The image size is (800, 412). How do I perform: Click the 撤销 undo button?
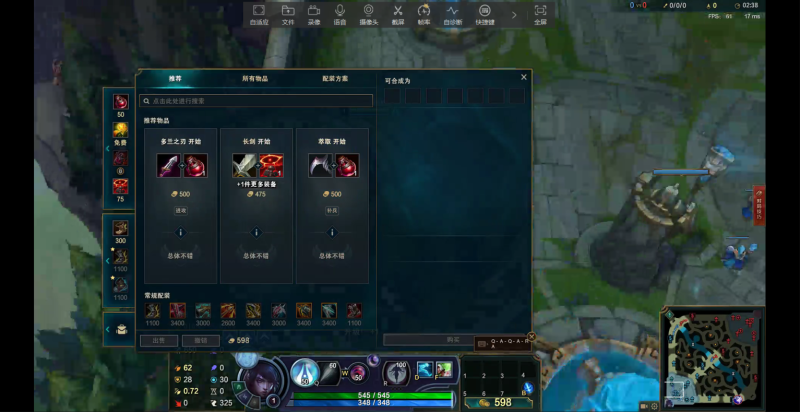coord(200,340)
